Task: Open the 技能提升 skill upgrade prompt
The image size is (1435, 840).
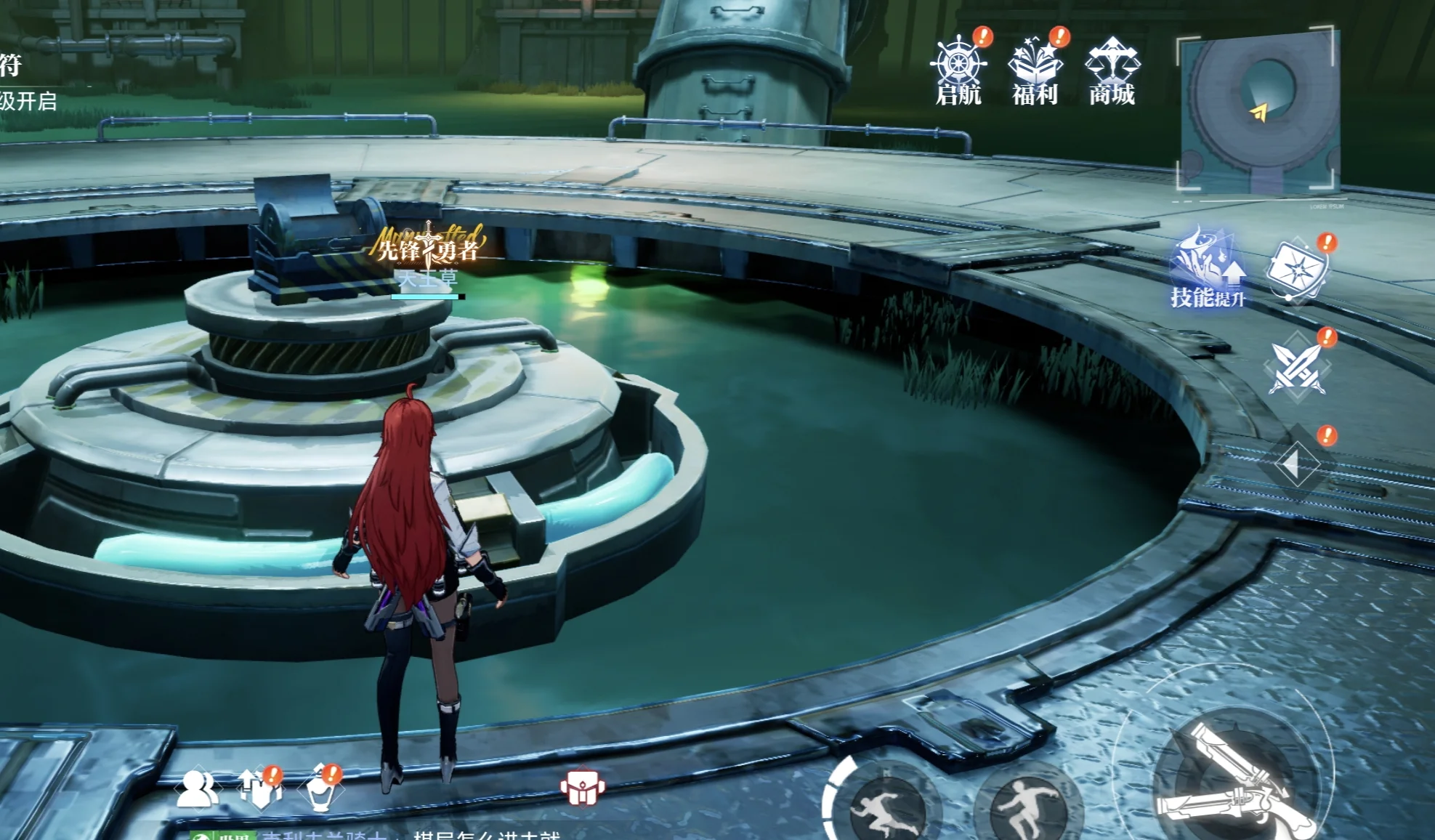Action: coord(1207,269)
